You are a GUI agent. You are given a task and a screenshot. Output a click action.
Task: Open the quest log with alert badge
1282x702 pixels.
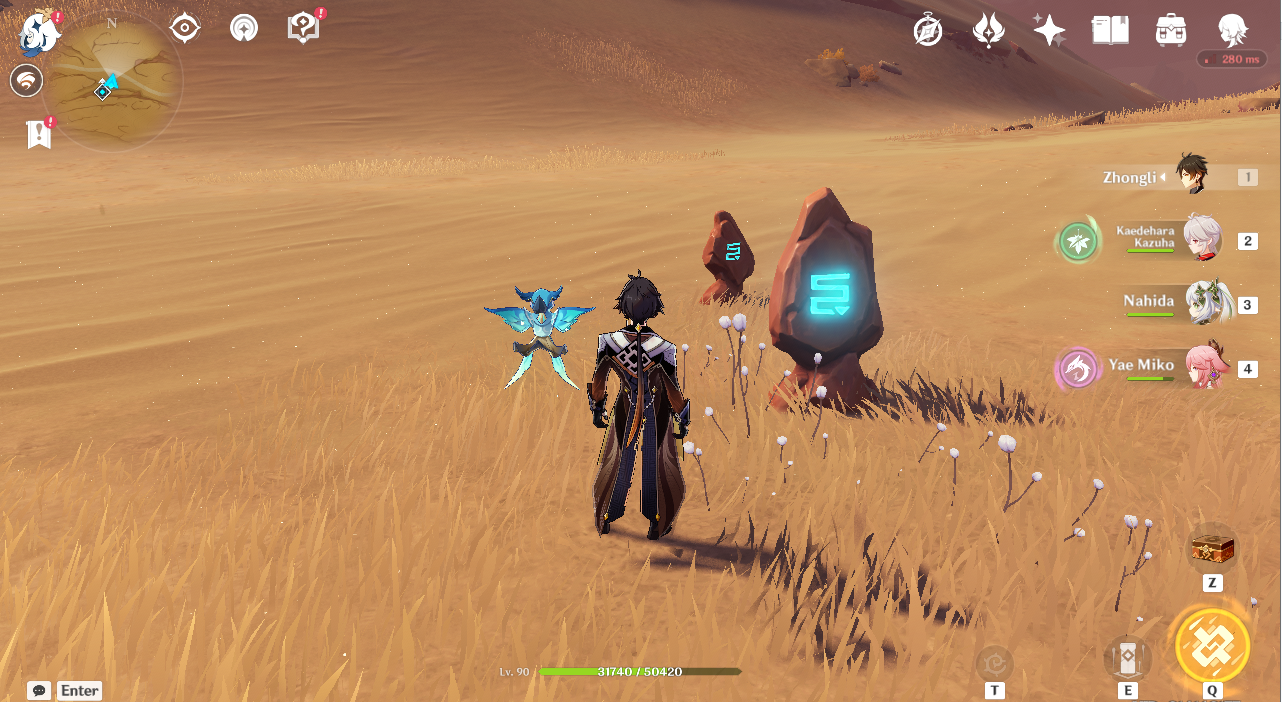click(x=303, y=28)
